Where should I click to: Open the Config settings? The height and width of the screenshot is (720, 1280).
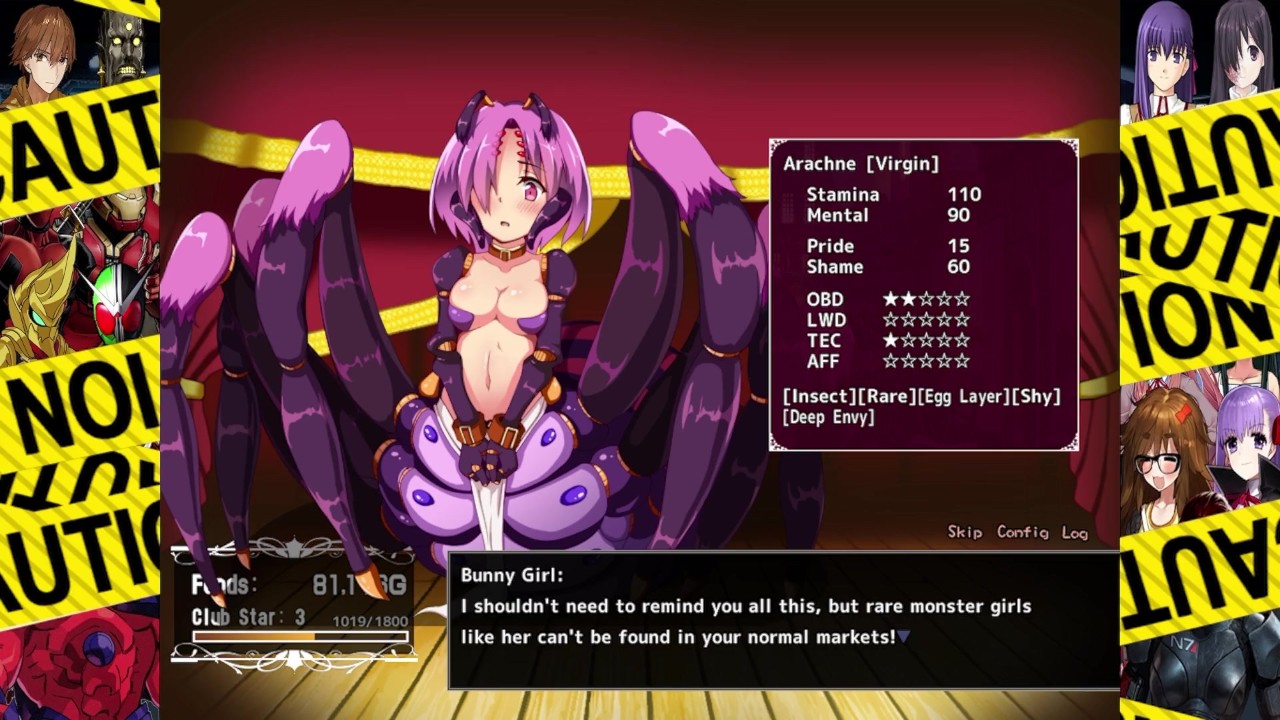point(1022,532)
